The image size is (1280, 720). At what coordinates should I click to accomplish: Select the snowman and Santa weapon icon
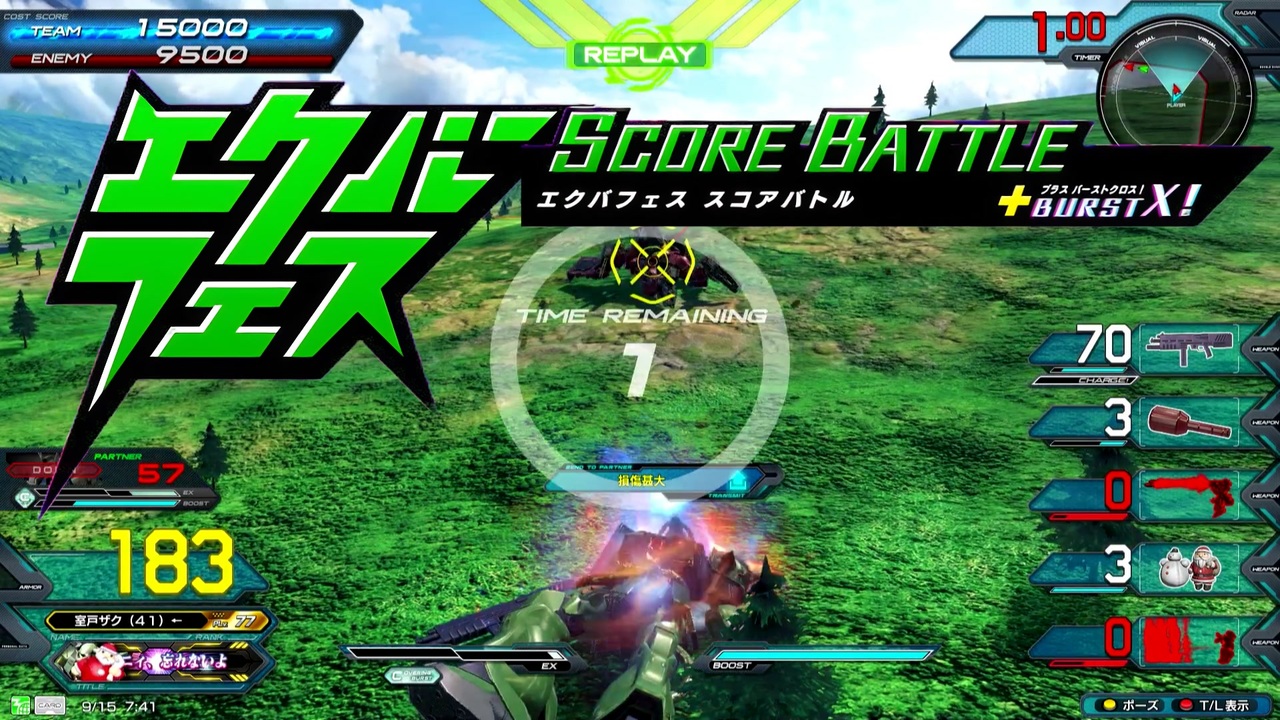(x=1190, y=567)
